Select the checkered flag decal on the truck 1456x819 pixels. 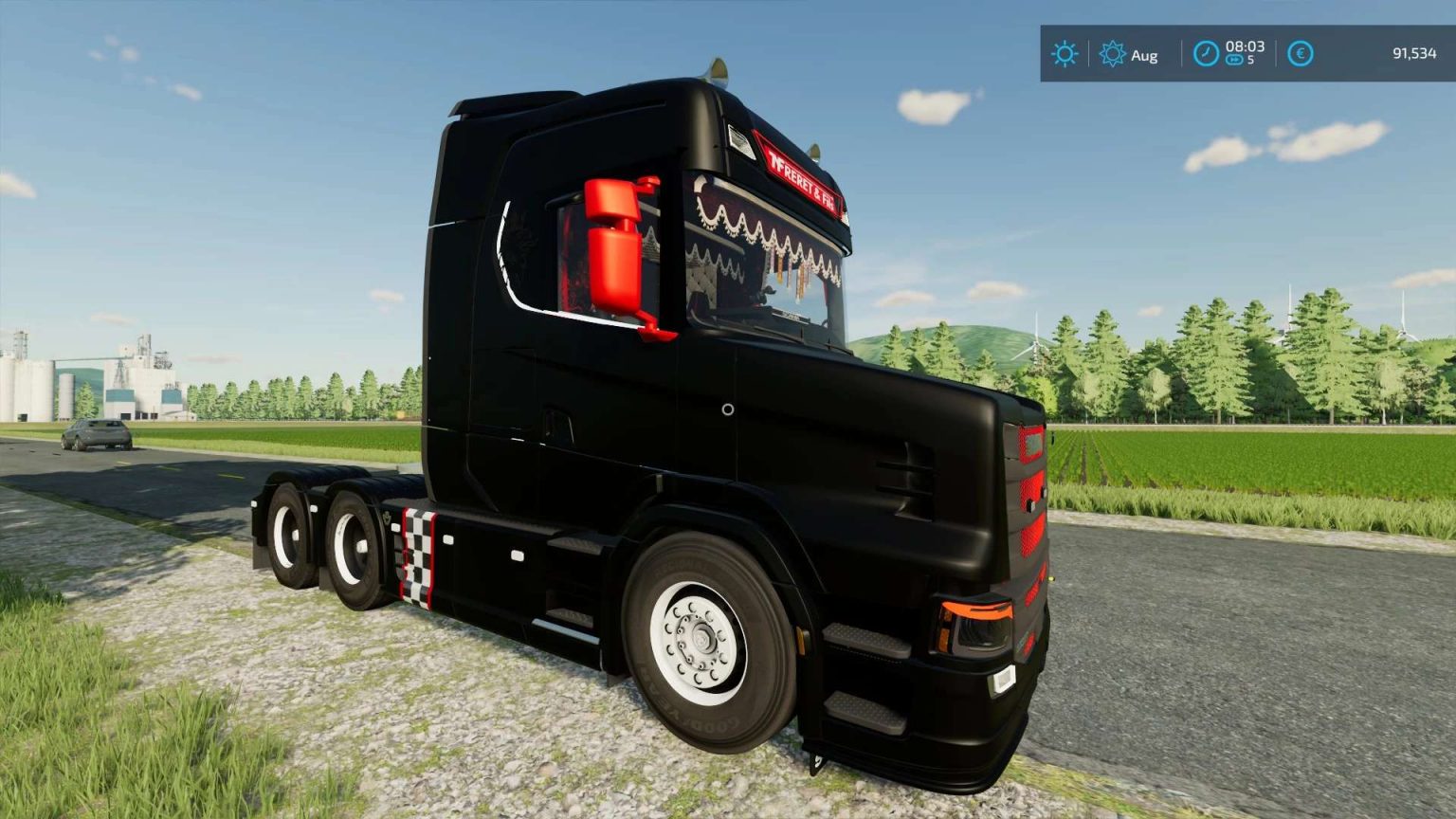point(417,555)
